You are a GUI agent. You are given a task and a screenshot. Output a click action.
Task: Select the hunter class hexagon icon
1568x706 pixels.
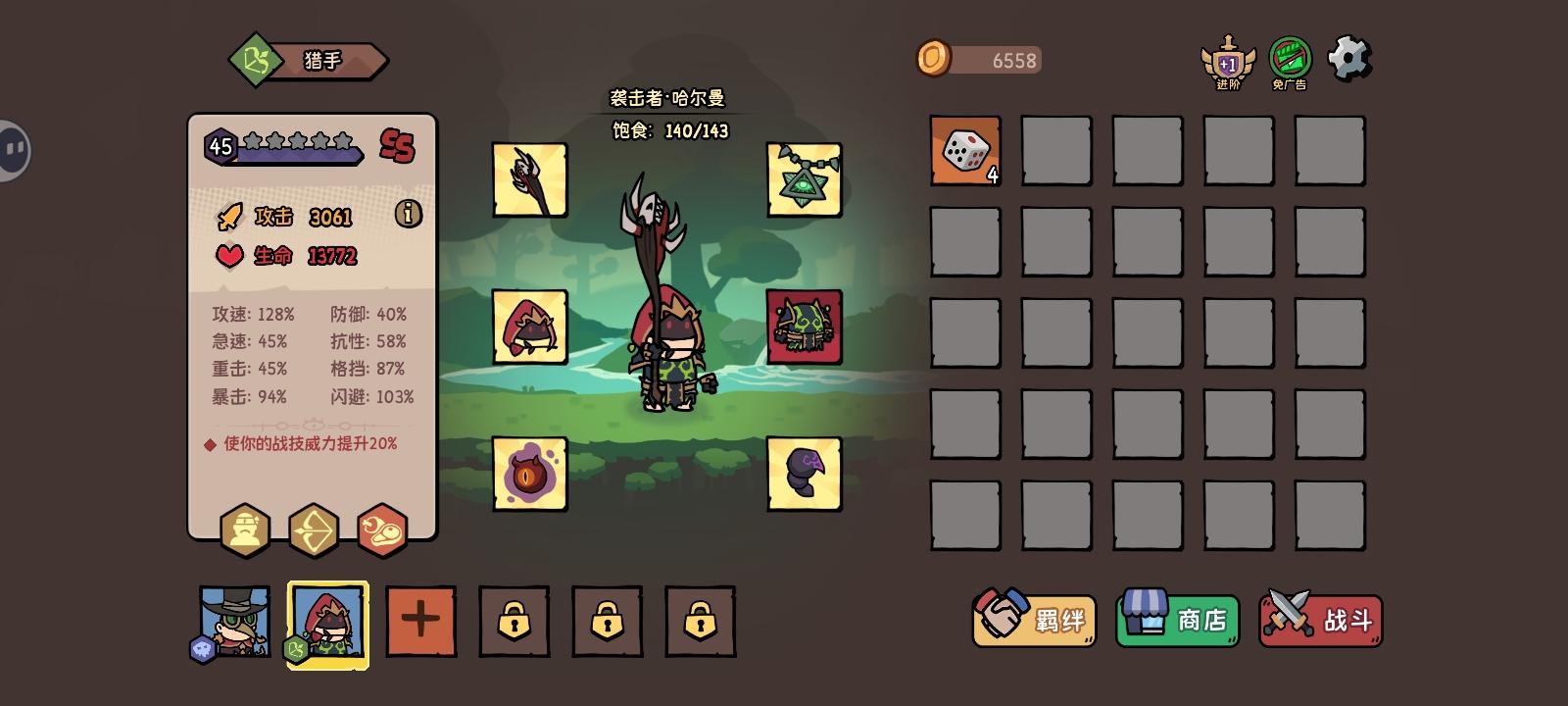point(246,530)
